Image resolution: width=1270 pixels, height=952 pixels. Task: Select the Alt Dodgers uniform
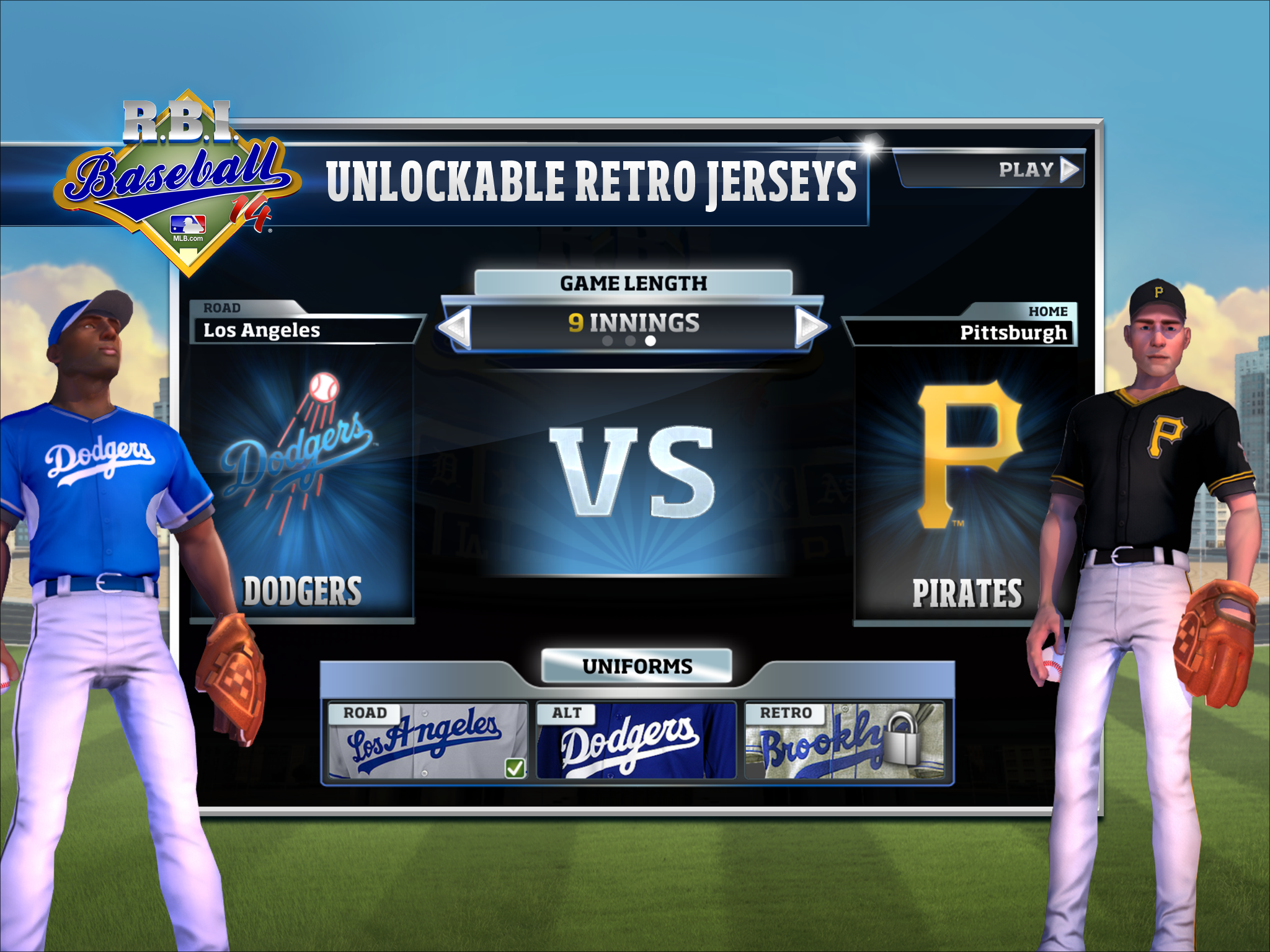coord(636,741)
